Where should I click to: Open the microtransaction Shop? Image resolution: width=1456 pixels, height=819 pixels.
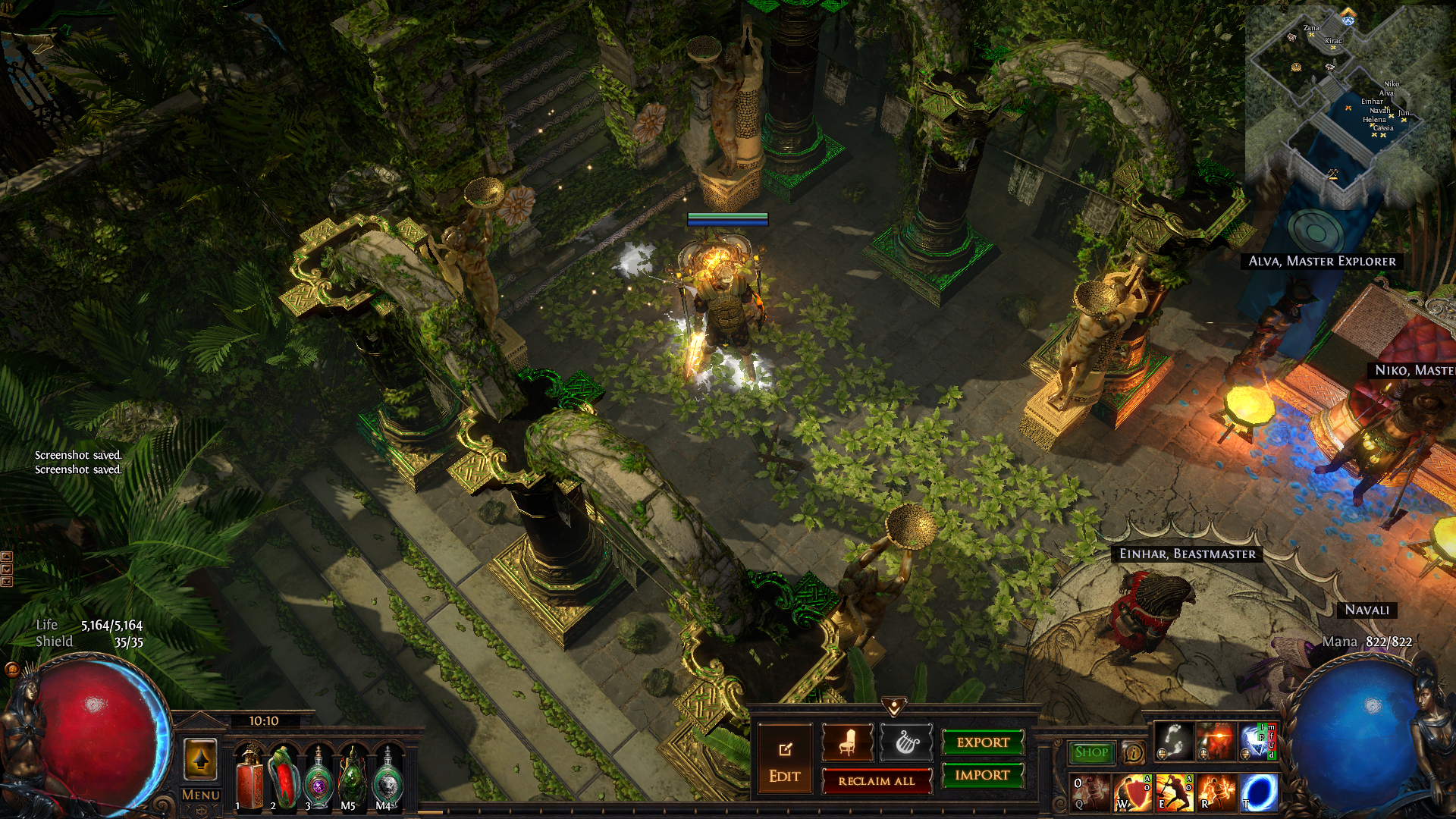(1091, 752)
